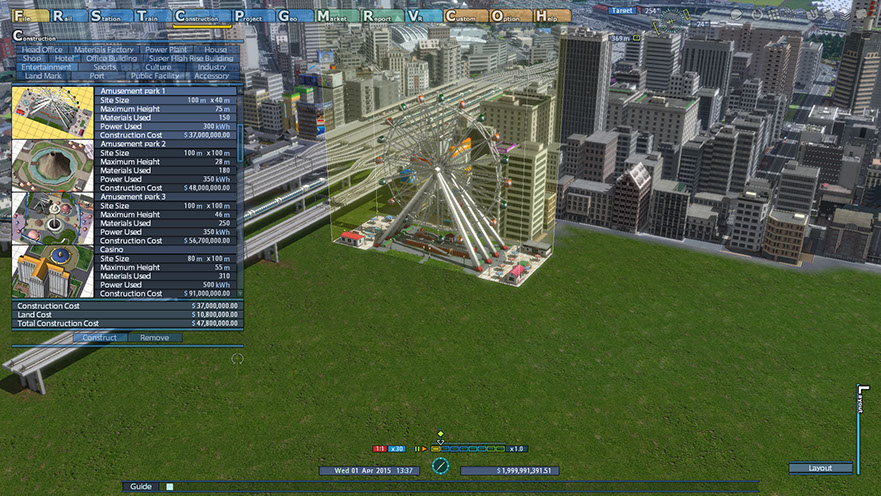Viewport: 881px width, 496px height.
Task: Open the Train menu
Action: [x=150, y=16]
